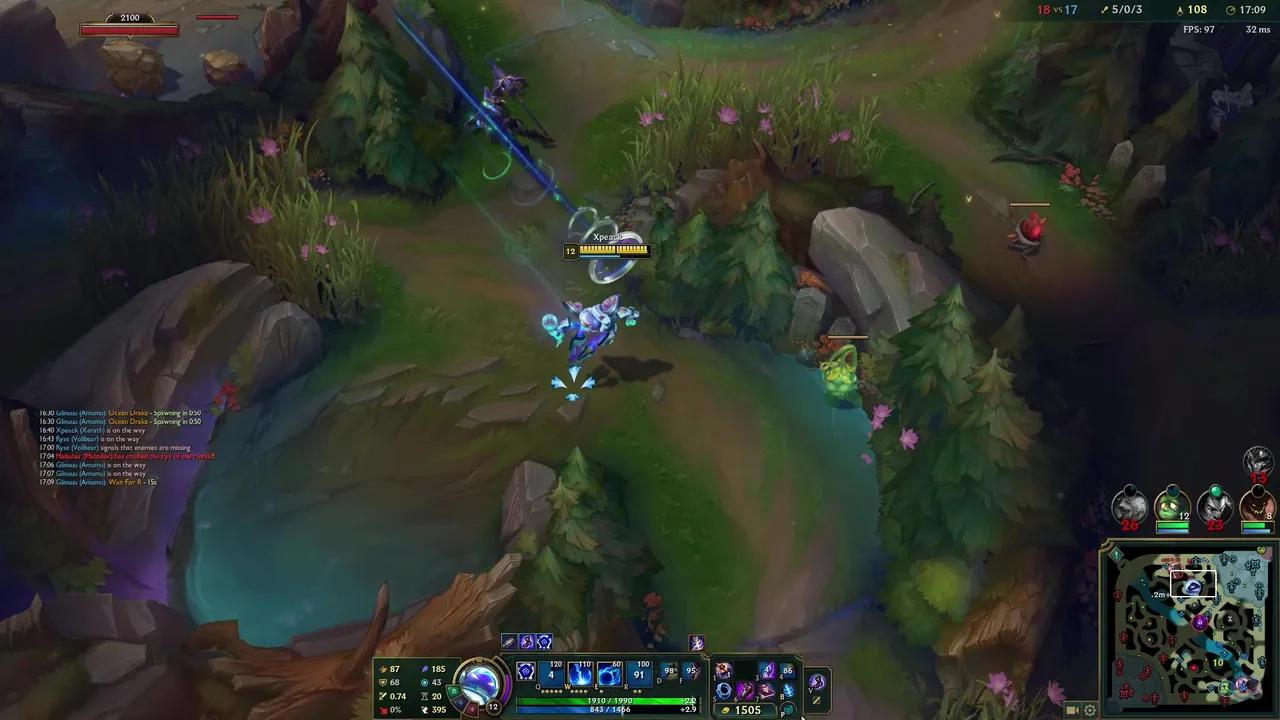This screenshot has width=1280, height=720.
Task: Click the champion portrait showing level 12
Action: pos(480,685)
